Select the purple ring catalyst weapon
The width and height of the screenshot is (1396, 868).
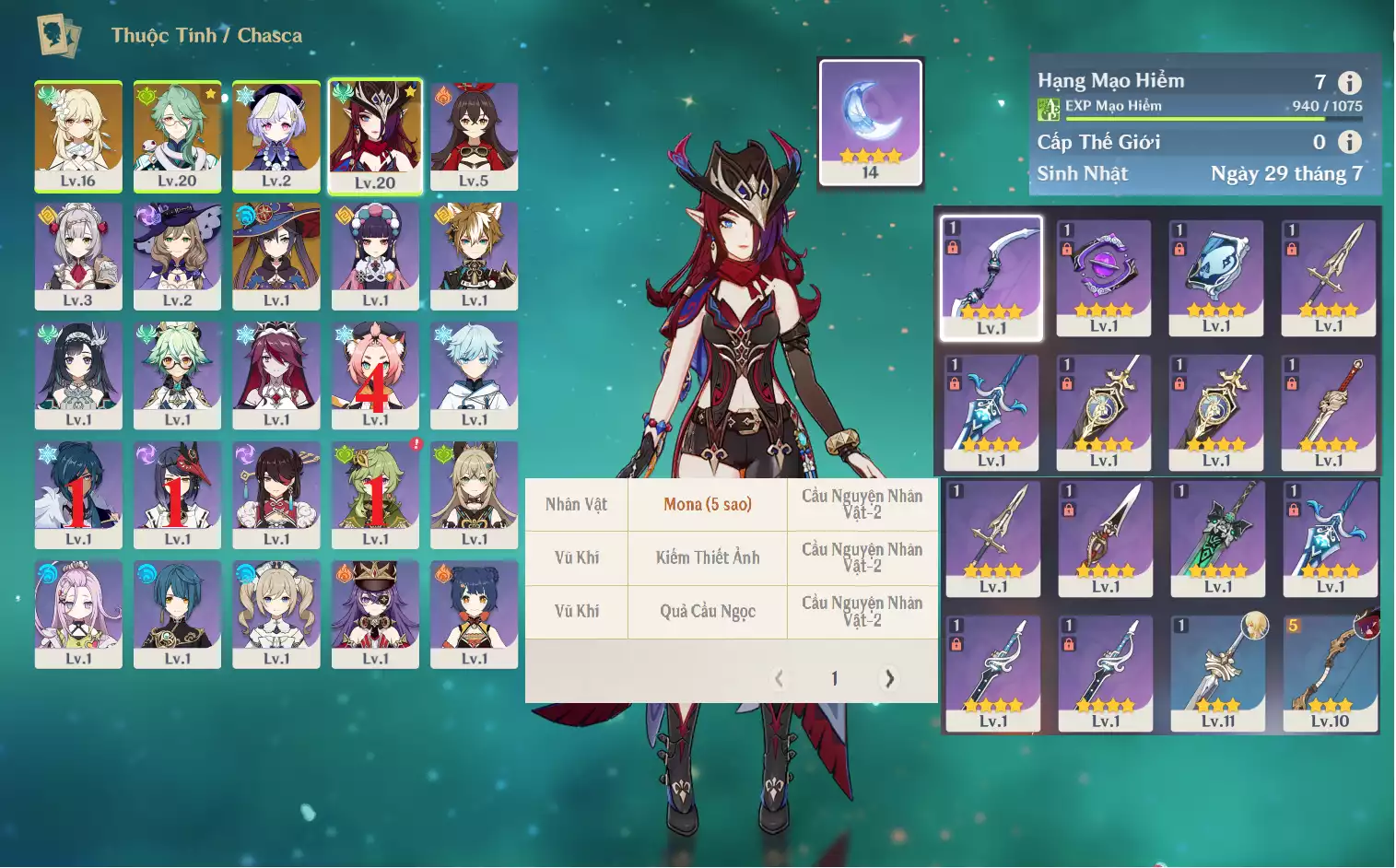click(1104, 277)
